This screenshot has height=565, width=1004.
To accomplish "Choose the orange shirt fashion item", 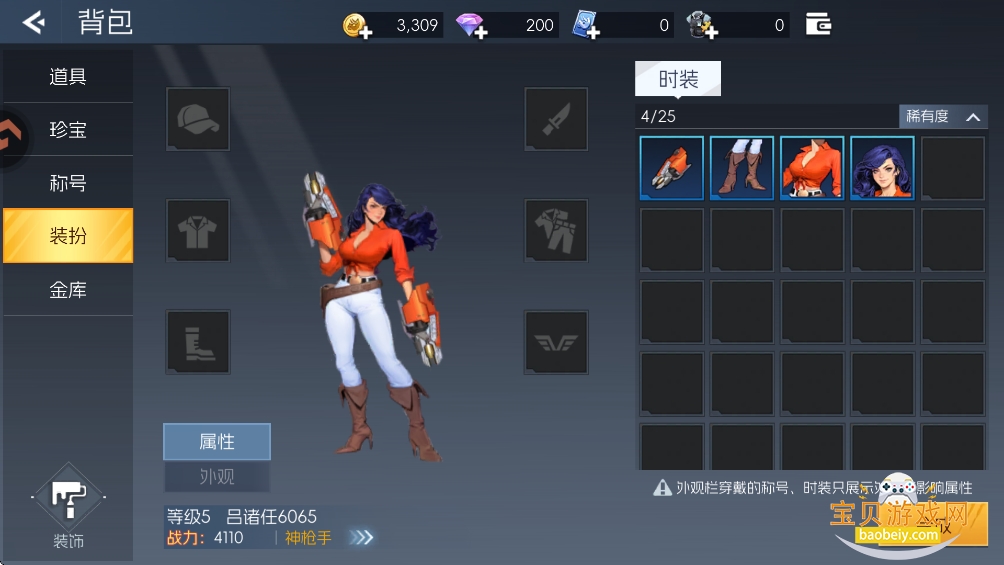I will click(x=812, y=168).
